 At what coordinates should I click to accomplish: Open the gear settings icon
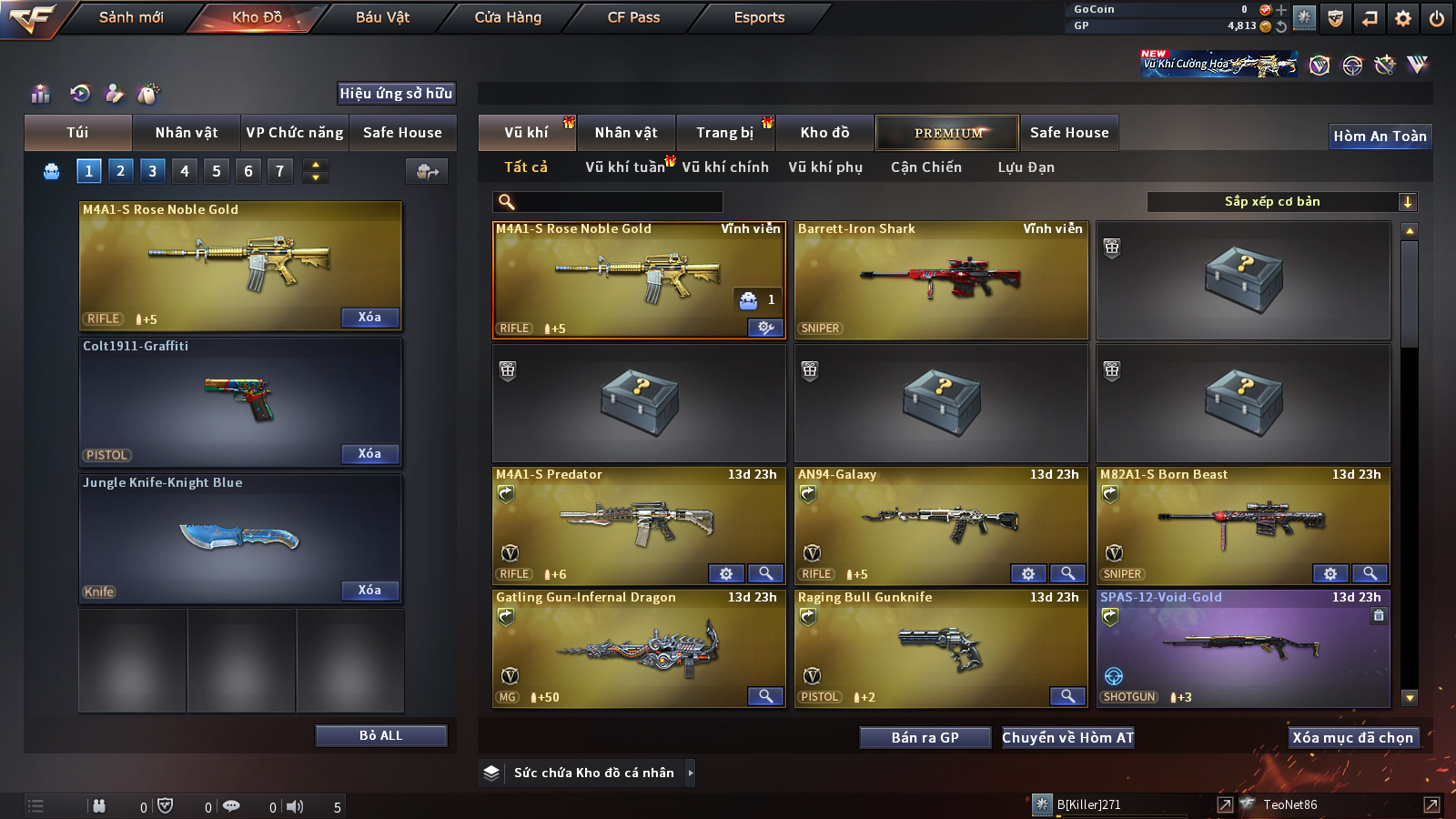pyautogui.click(x=1402, y=18)
